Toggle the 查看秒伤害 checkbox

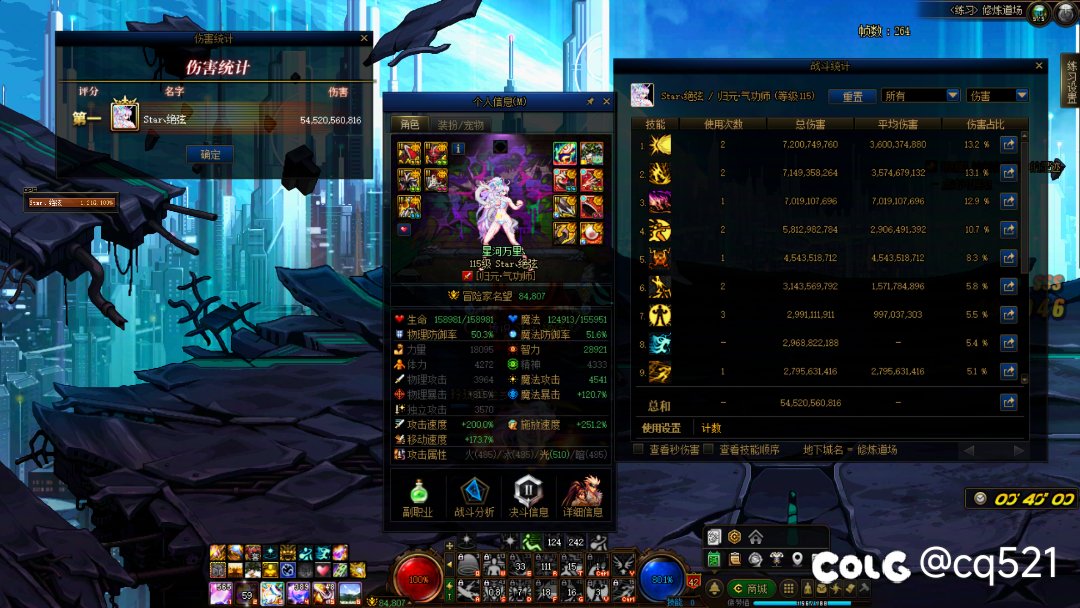pyautogui.click(x=638, y=450)
